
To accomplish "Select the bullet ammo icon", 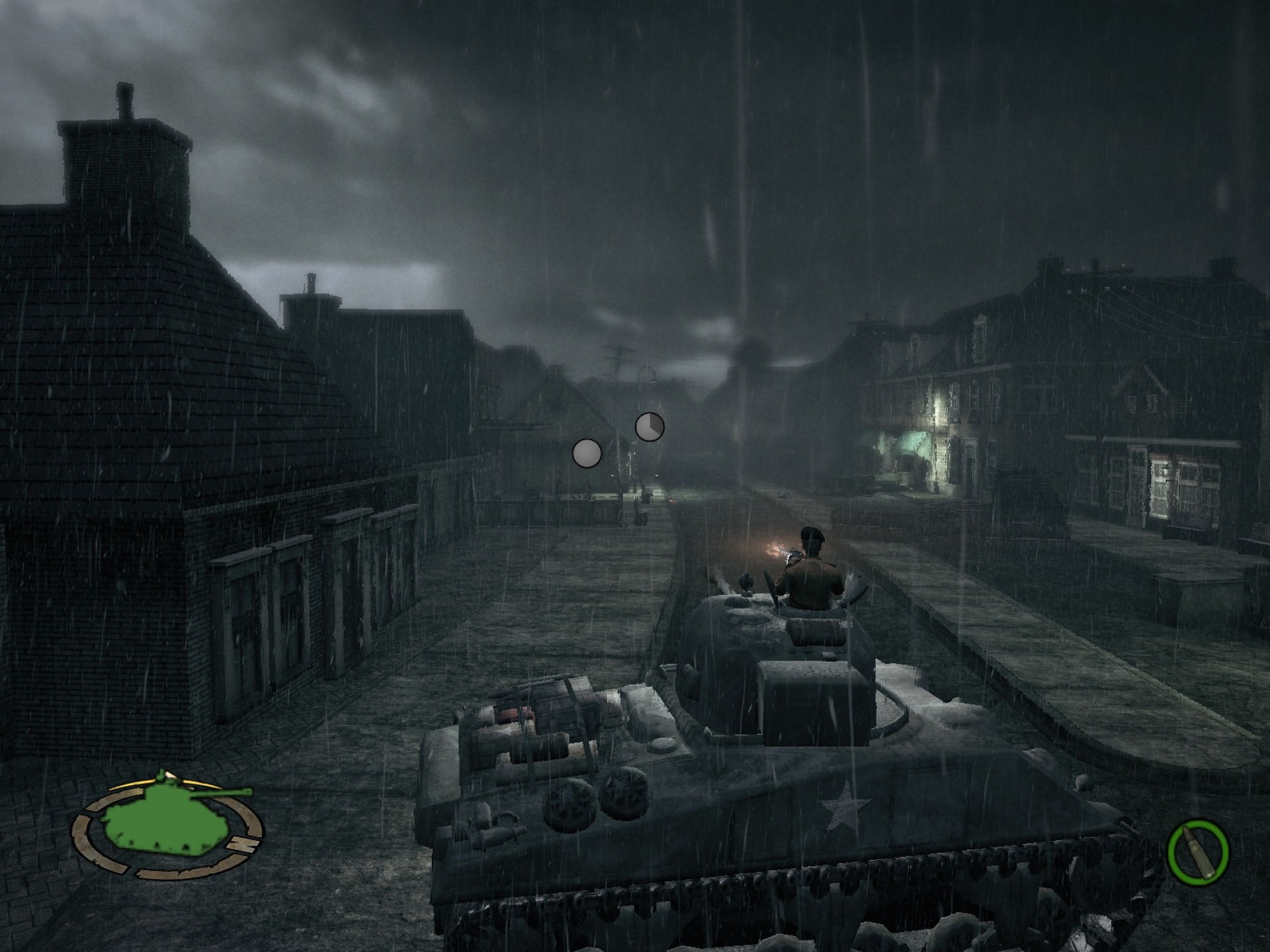I will (x=1198, y=850).
